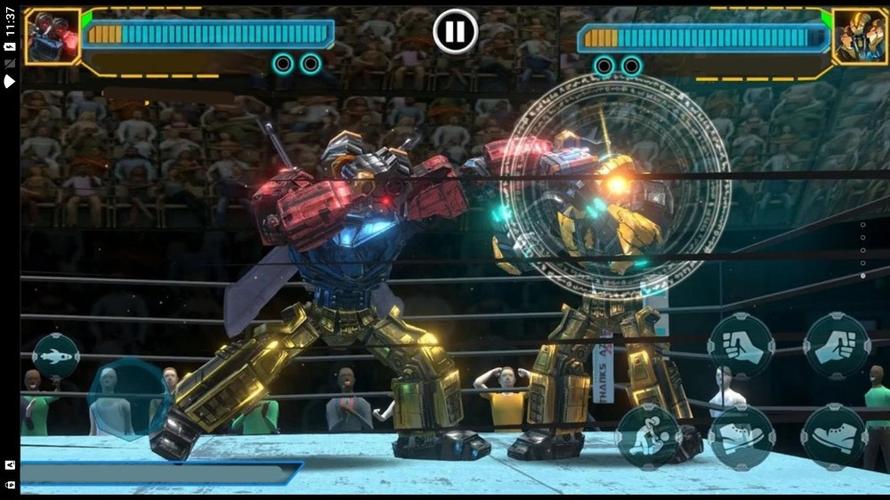Trigger the grapple special move button

(648, 437)
